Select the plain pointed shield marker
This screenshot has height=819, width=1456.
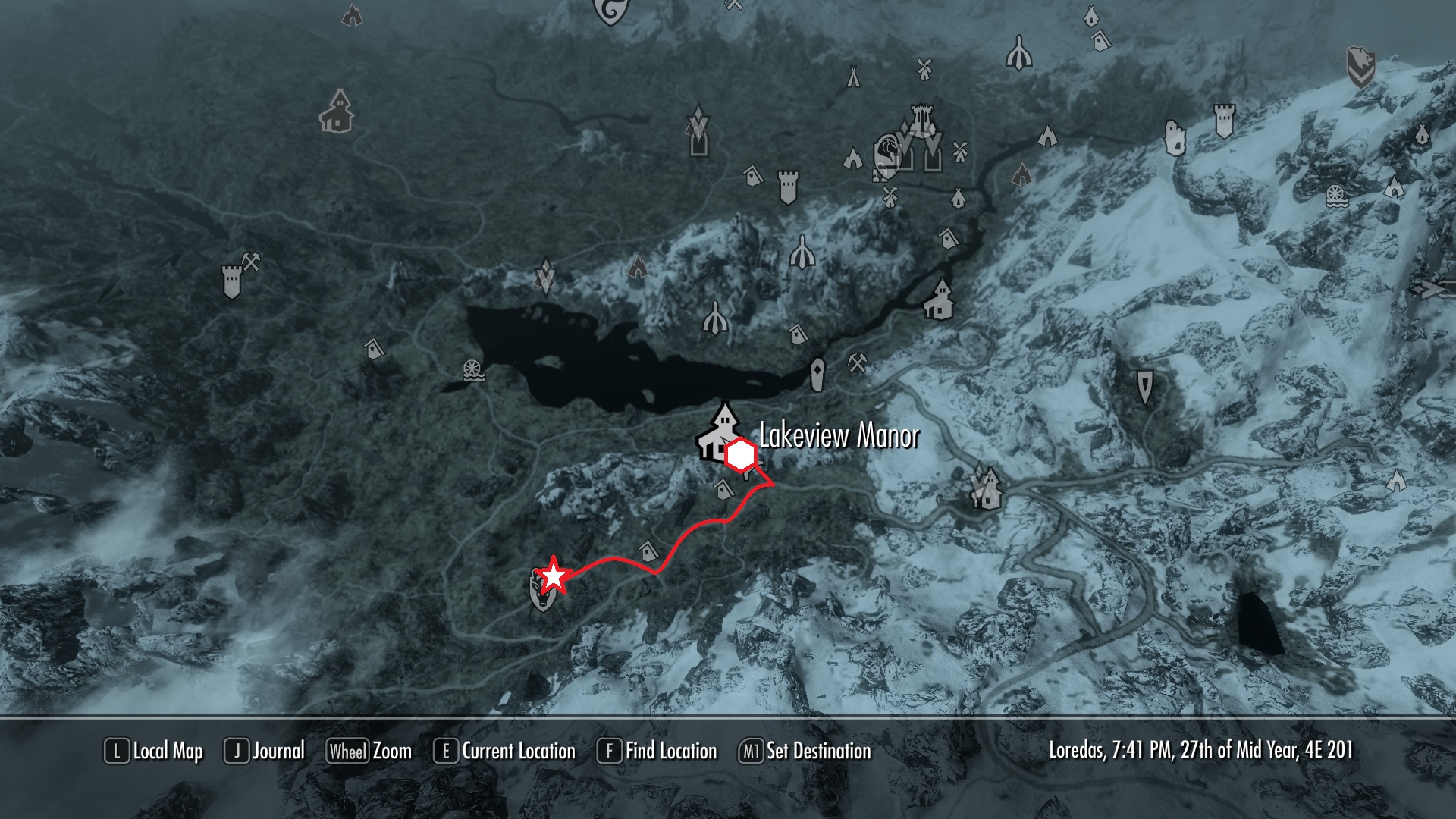[x=1145, y=386]
